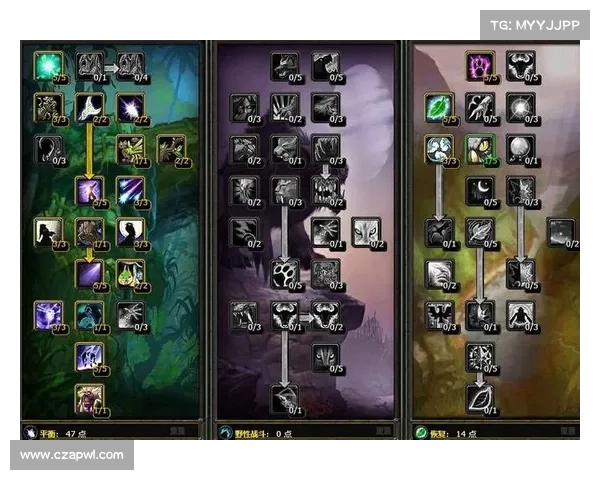
Task: Choose the crescent moon talent
Action: [480, 189]
